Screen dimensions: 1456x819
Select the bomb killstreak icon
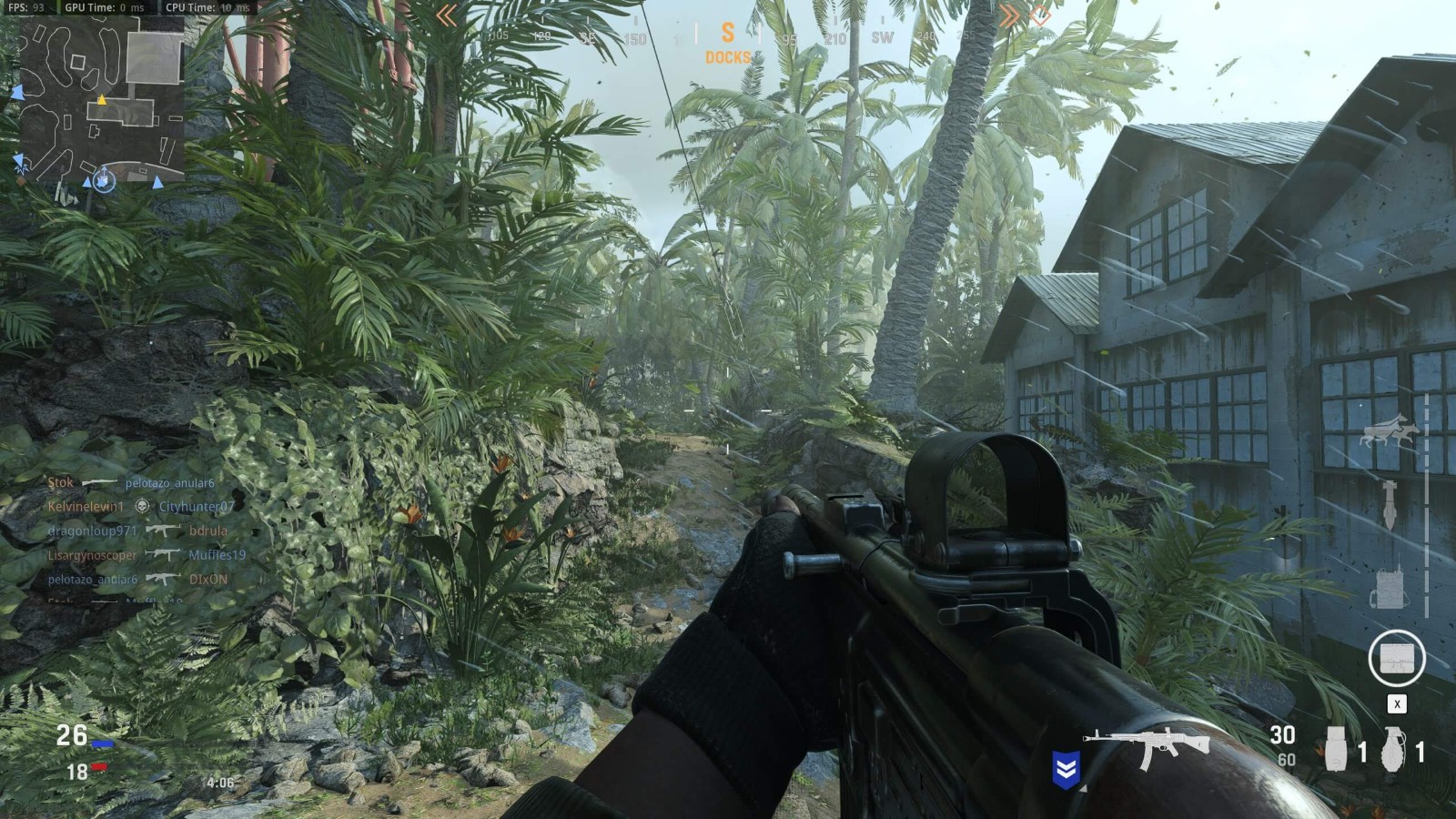(x=1390, y=505)
